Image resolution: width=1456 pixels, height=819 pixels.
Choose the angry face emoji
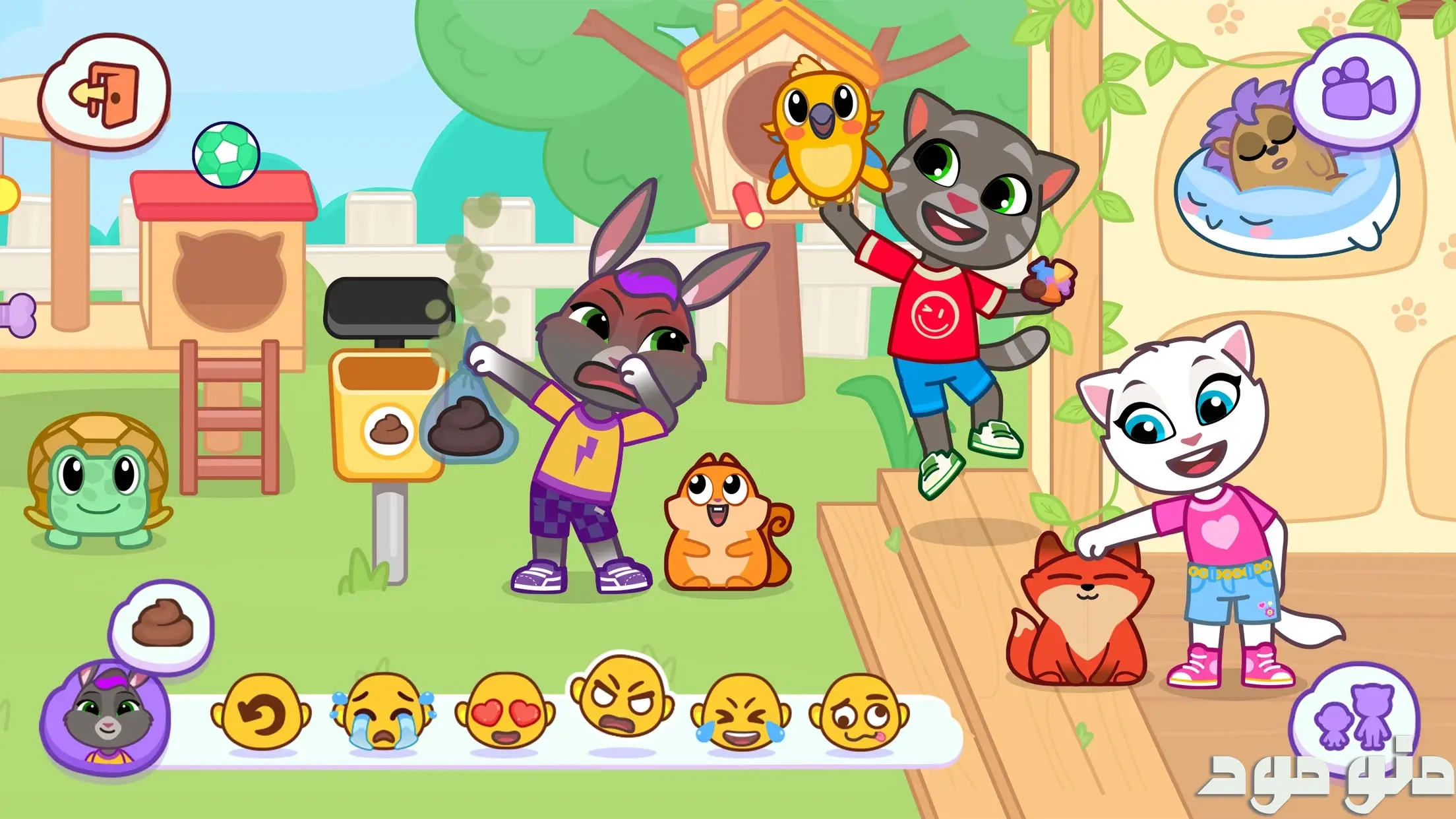coord(621,699)
